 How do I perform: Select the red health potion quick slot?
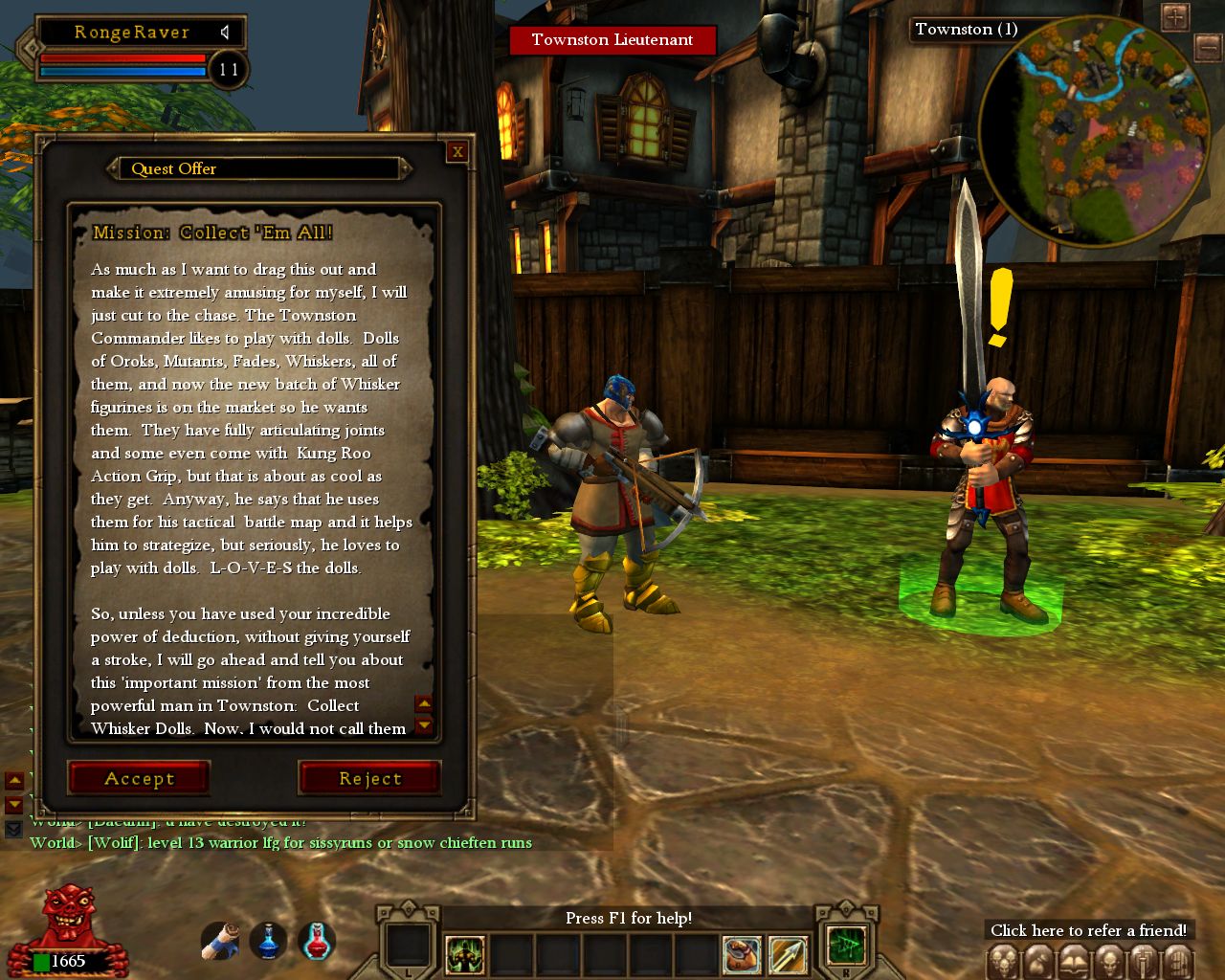pyautogui.click(x=316, y=942)
